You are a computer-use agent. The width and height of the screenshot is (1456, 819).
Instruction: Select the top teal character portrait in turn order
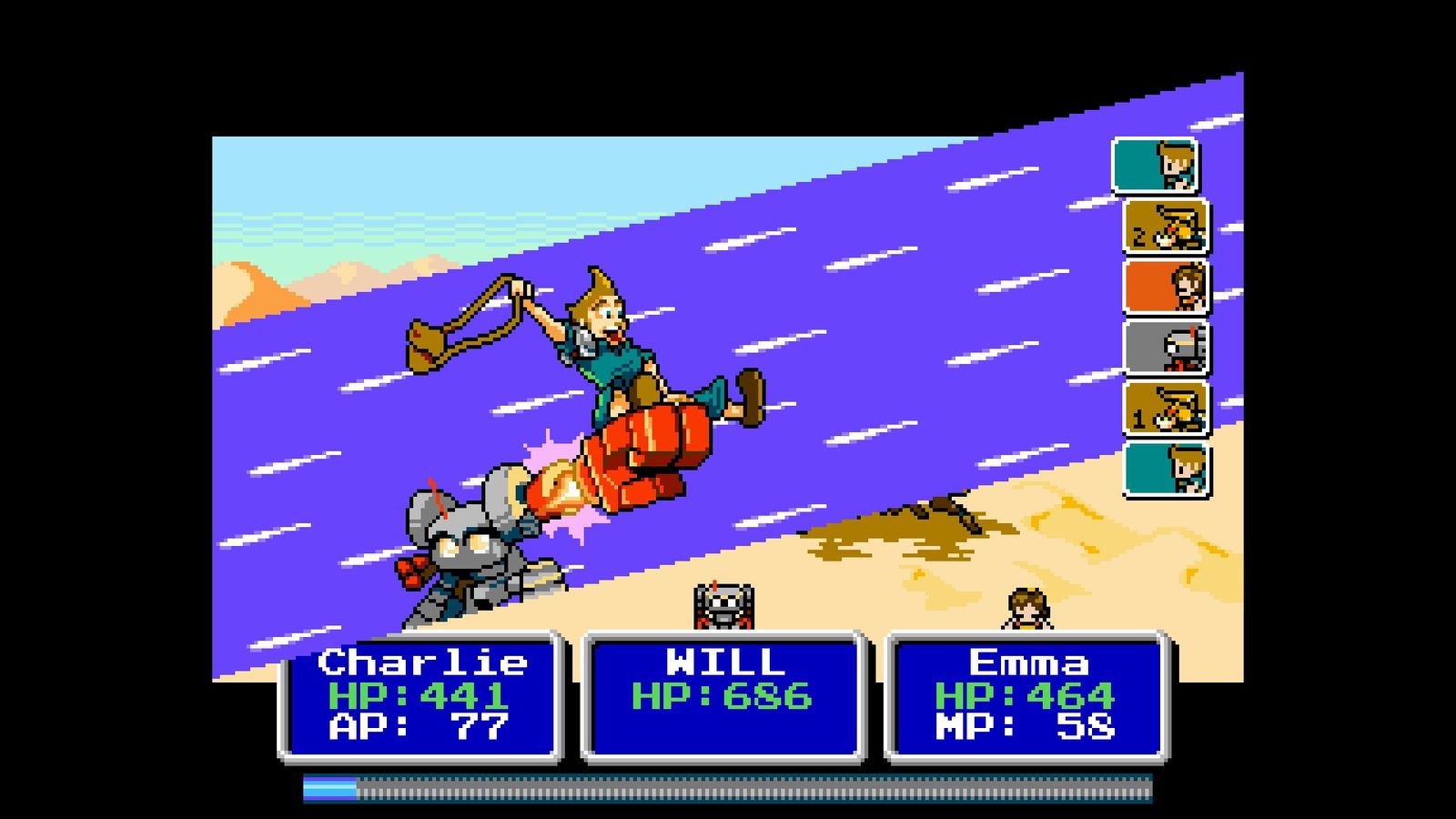1160,168
